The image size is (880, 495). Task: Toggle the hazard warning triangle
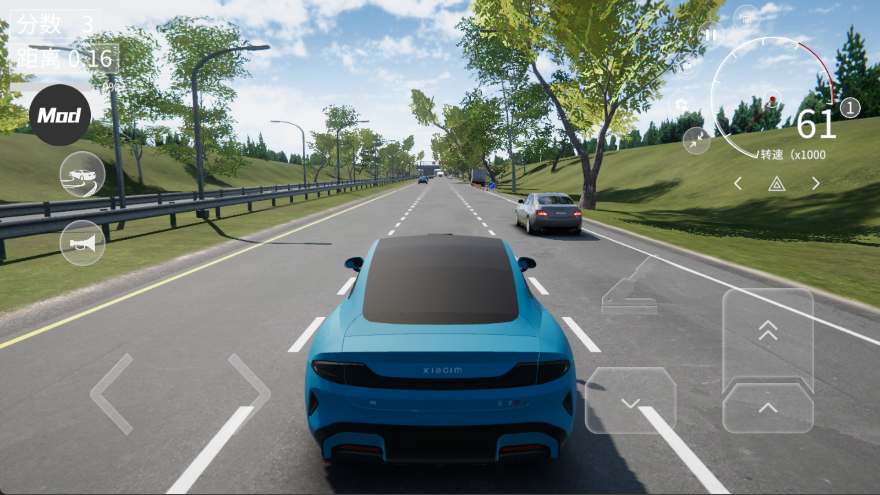tap(776, 183)
